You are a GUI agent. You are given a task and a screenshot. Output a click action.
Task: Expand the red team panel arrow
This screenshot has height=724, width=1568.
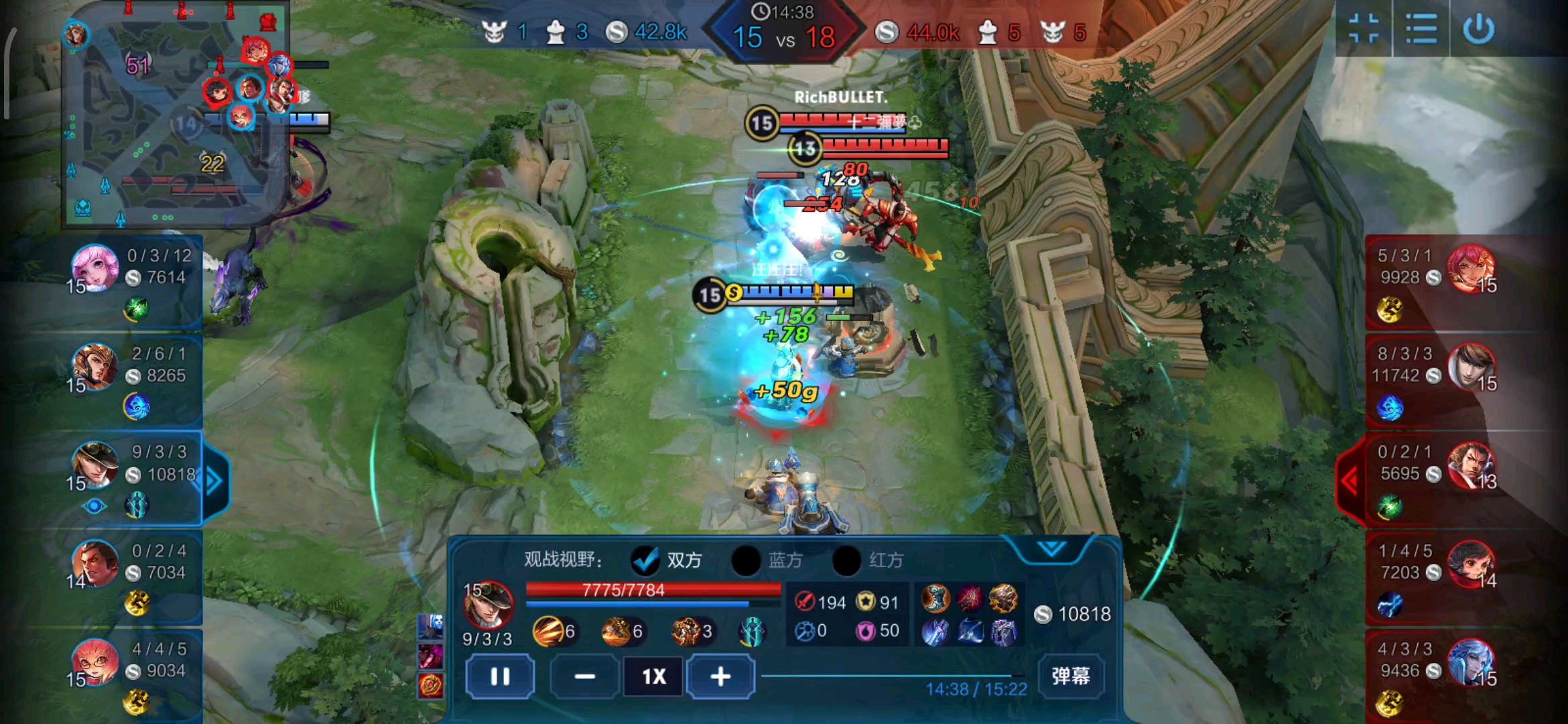[x=1350, y=480]
